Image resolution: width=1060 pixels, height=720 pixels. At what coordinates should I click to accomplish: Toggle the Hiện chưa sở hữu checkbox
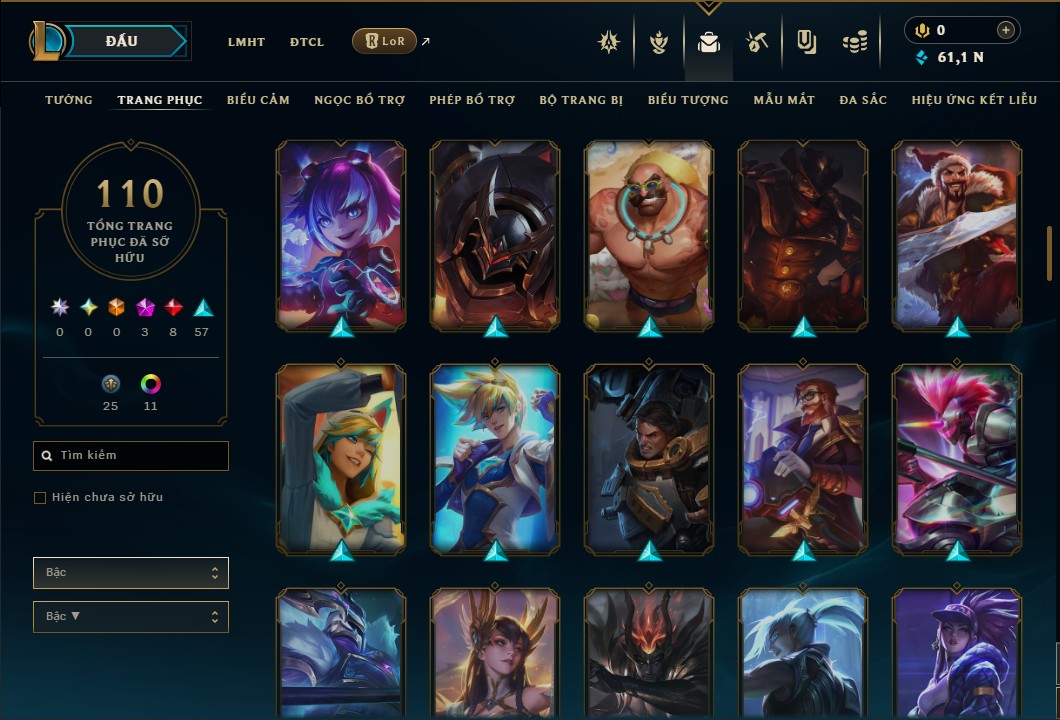40,498
